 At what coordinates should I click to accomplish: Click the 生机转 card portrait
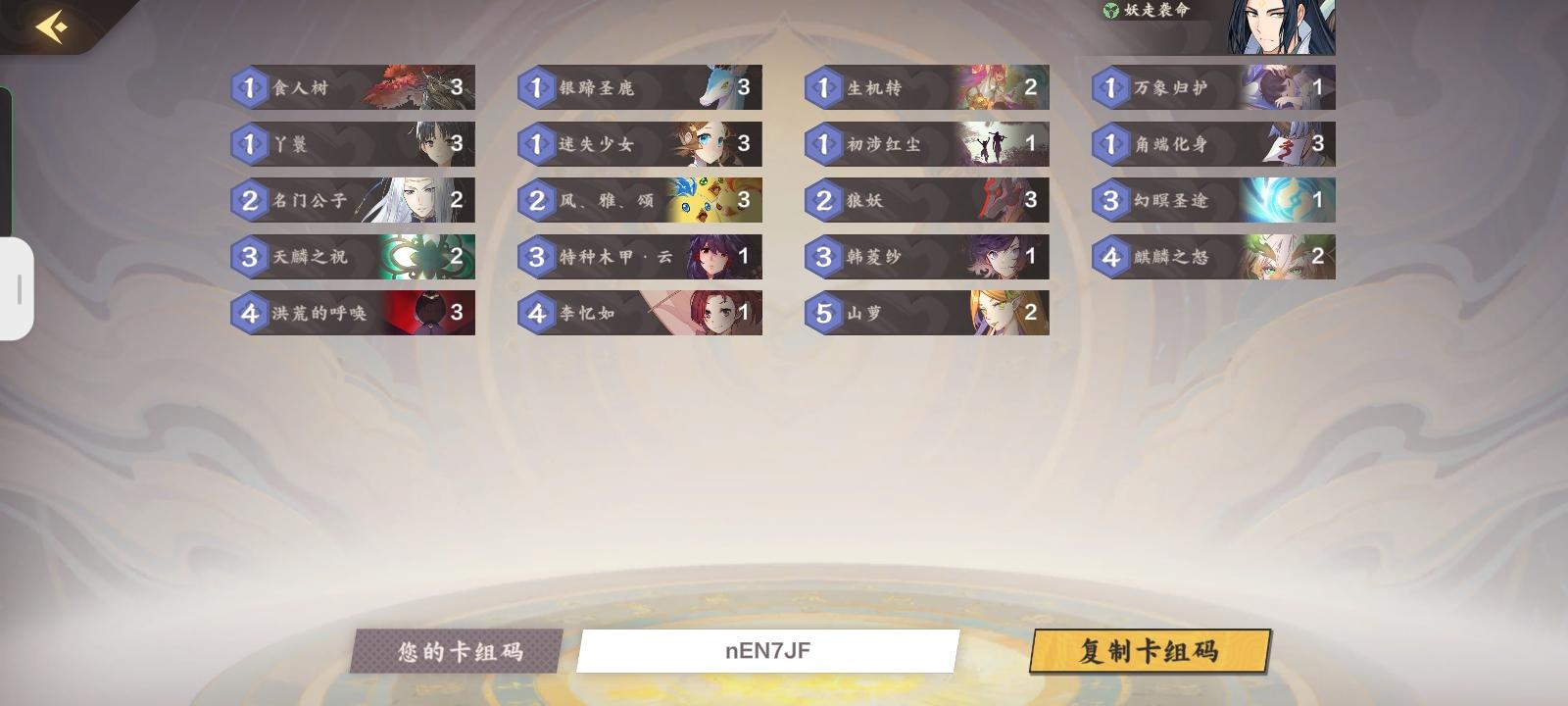coord(990,87)
